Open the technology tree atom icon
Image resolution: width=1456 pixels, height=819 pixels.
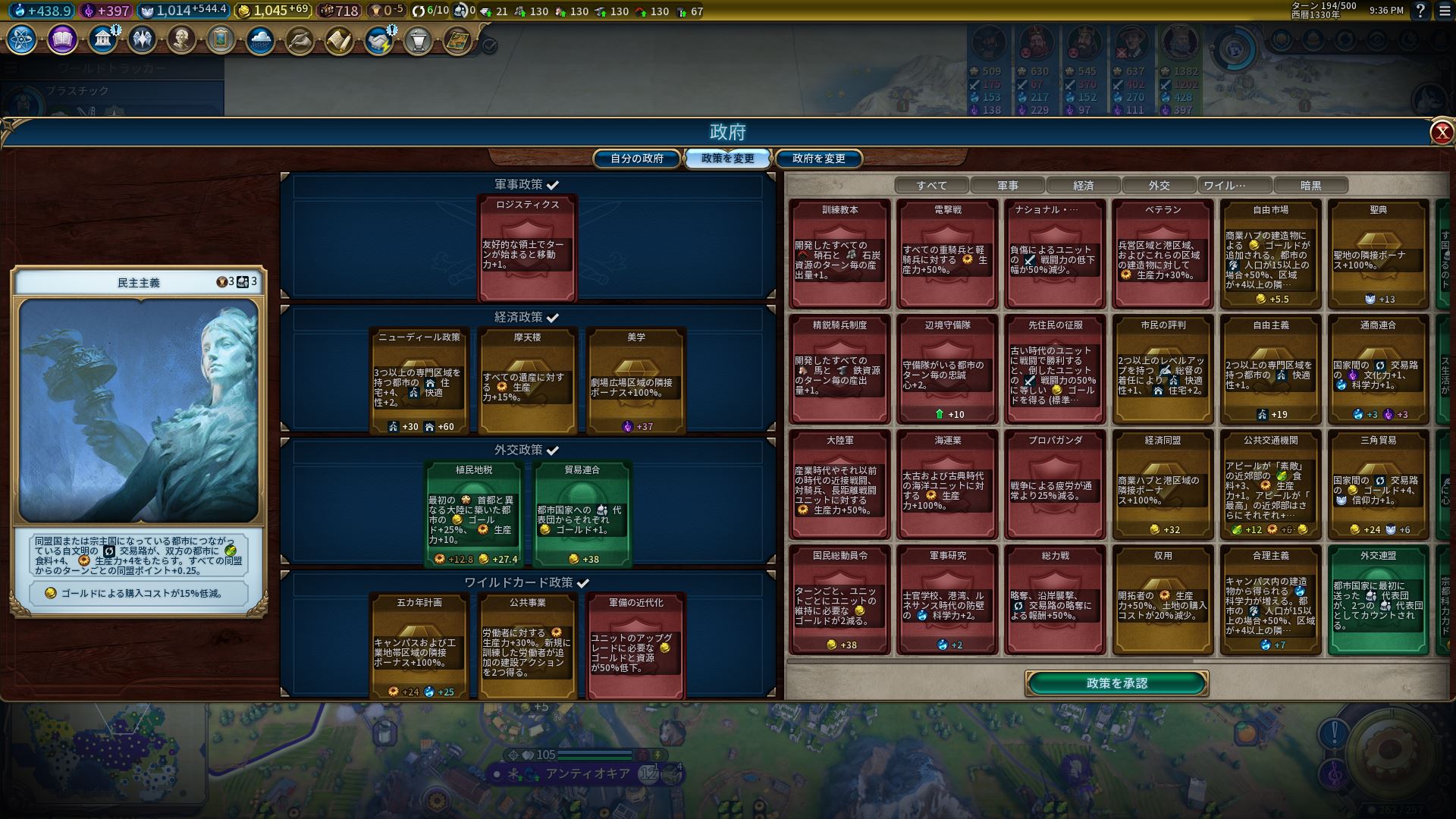click(22, 39)
